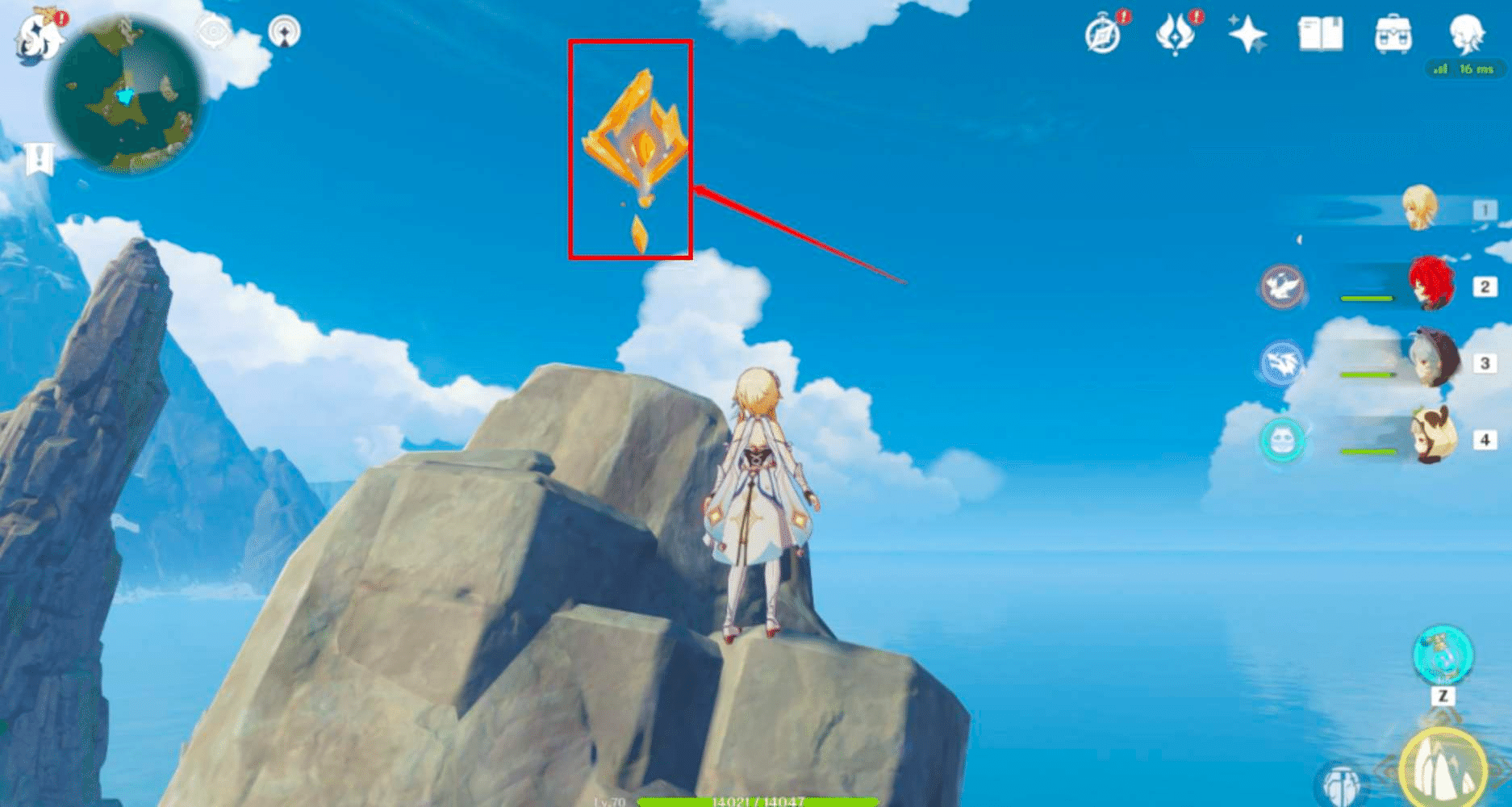Open the Wish screen
The height and width of the screenshot is (807, 1512).
[x=1176, y=35]
